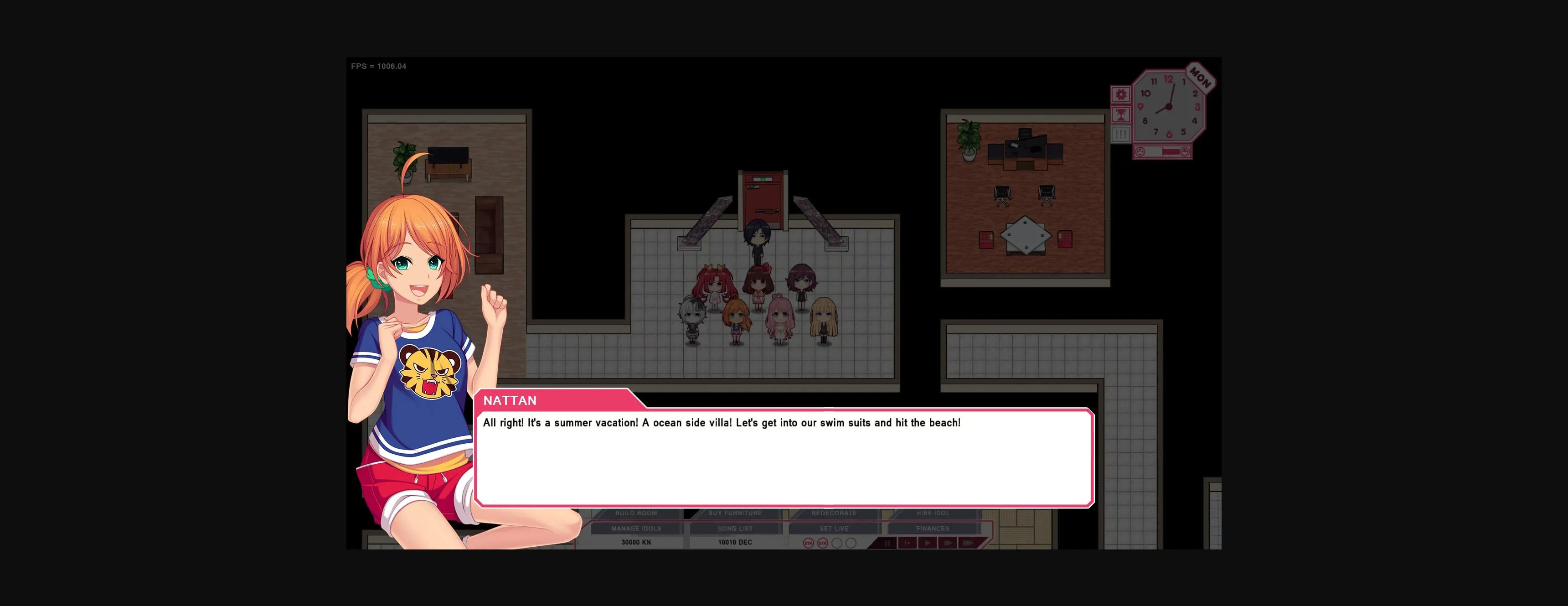Click the step-forward playback icon
The width and height of the screenshot is (1568, 606).
907,543
